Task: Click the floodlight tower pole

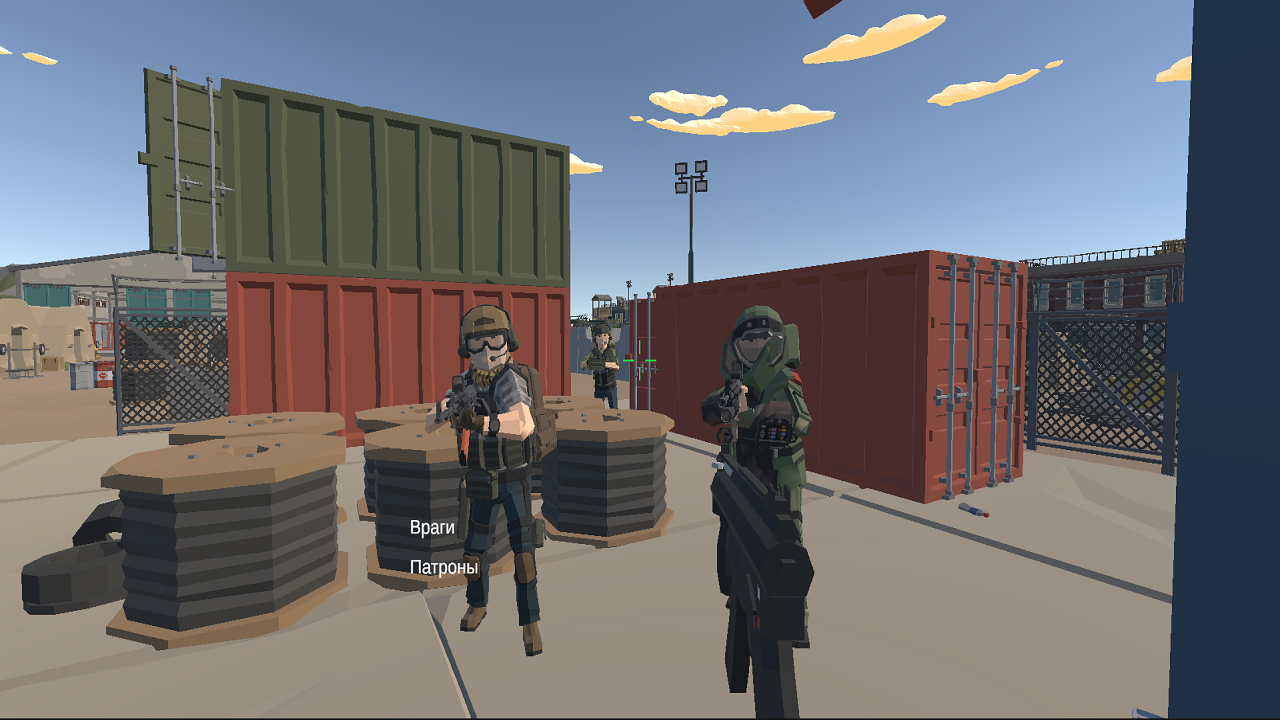Action: pos(693,230)
